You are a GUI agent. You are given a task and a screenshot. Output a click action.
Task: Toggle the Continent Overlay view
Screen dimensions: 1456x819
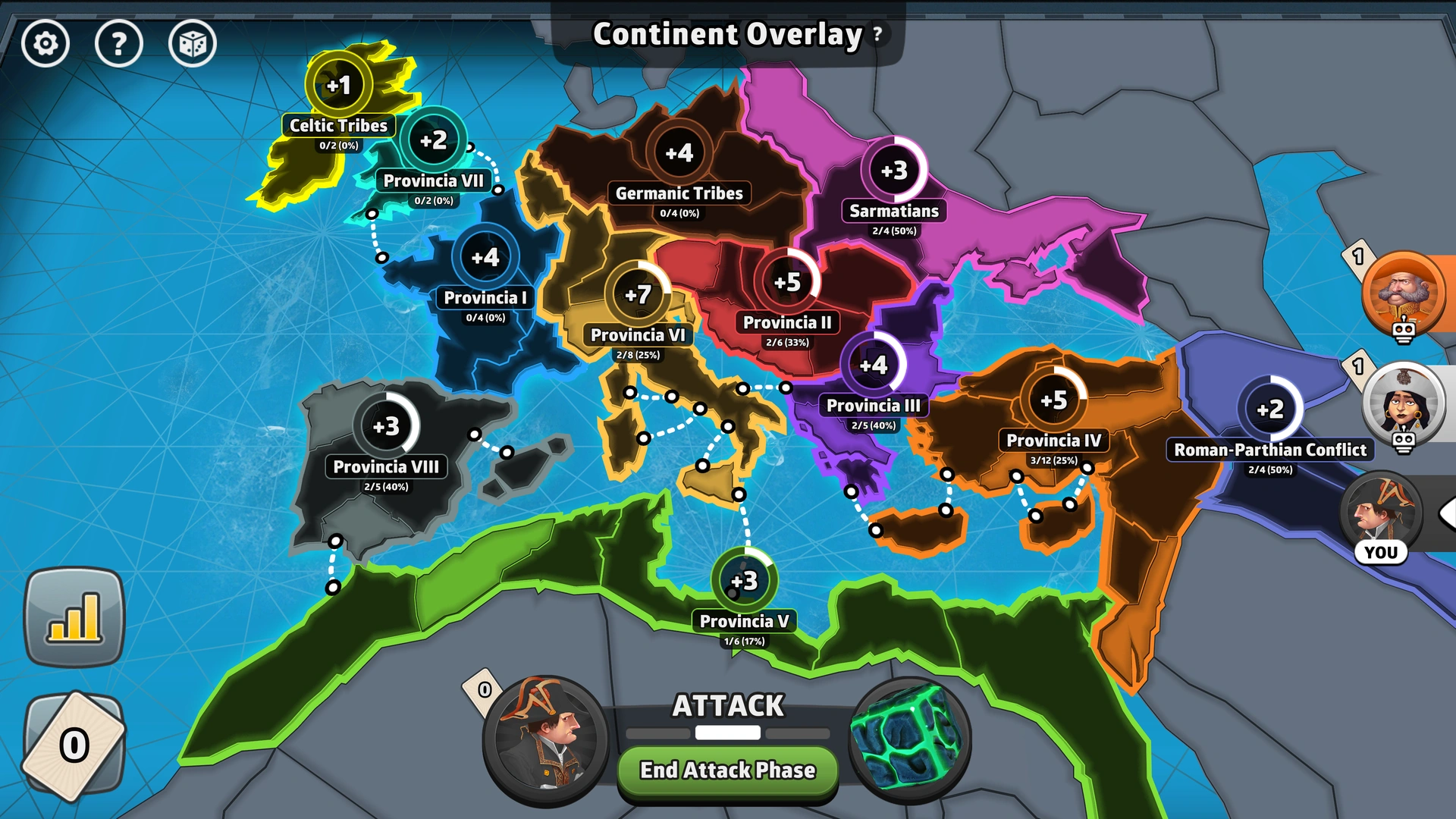726,33
